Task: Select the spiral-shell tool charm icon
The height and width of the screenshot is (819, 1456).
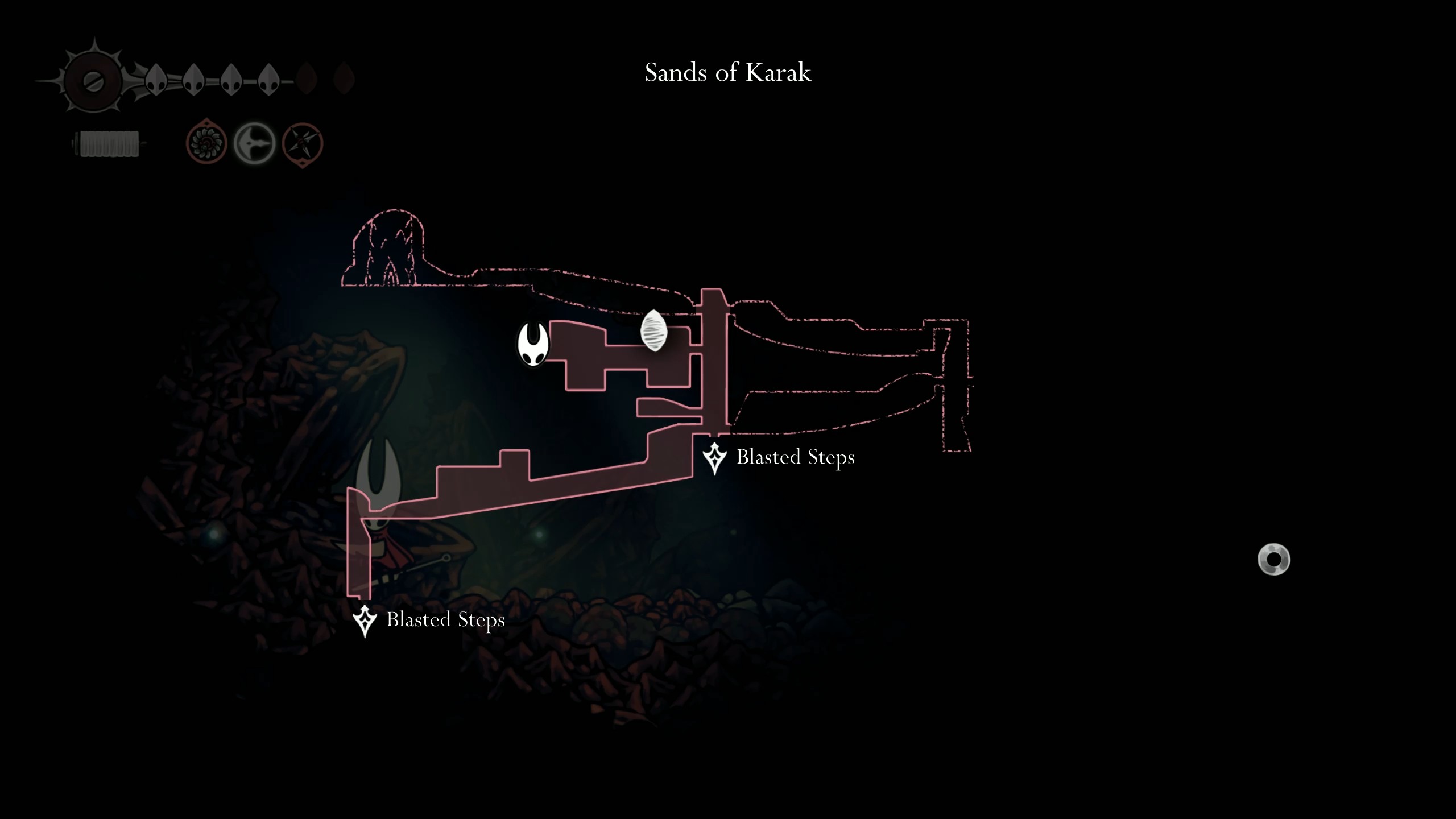Action: (206, 144)
